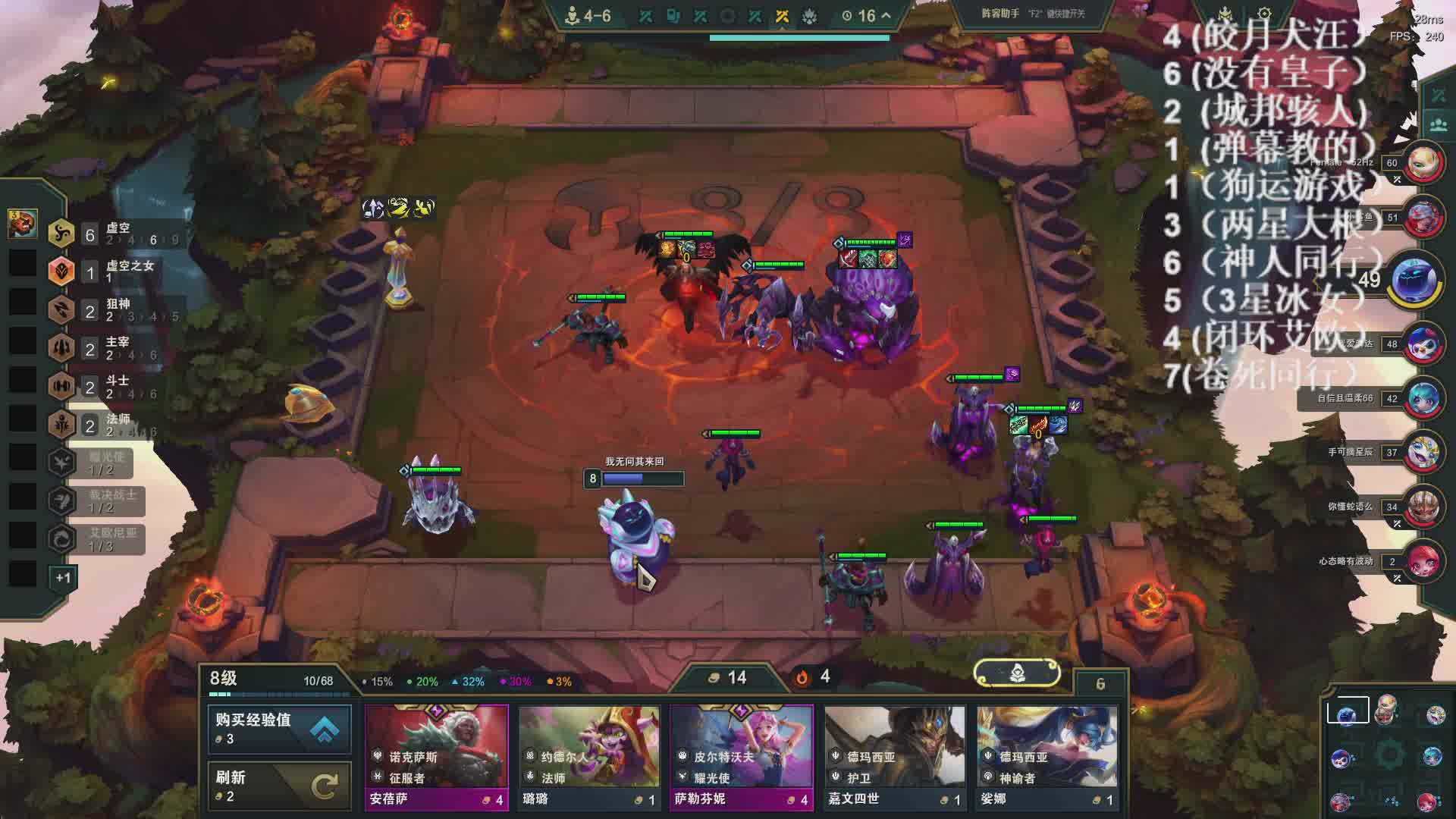
Task: Select the item in the left inventory
Action: [x=23, y=223]
